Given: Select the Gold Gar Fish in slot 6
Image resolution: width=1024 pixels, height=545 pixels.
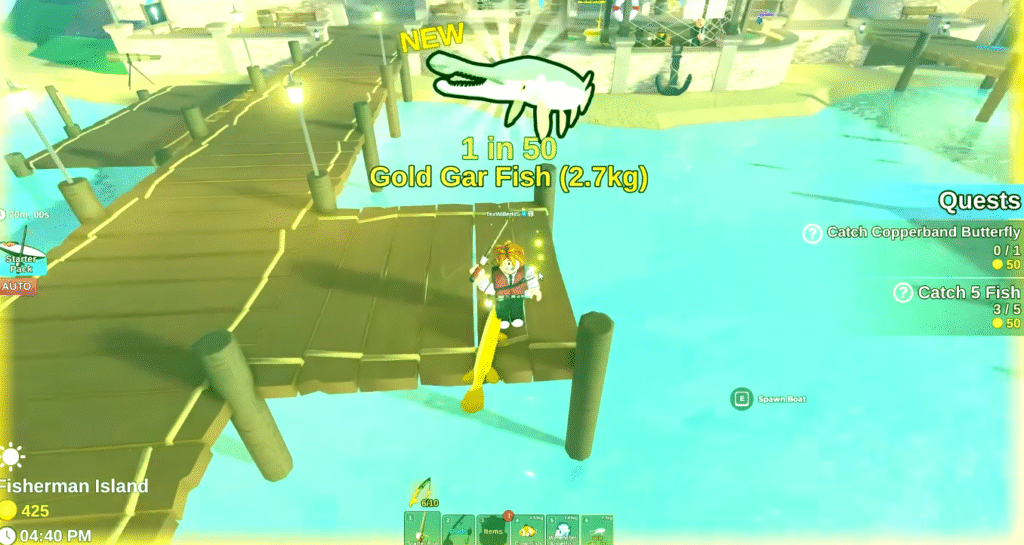Looking at the screenshot, I should [x=597, y=529].
